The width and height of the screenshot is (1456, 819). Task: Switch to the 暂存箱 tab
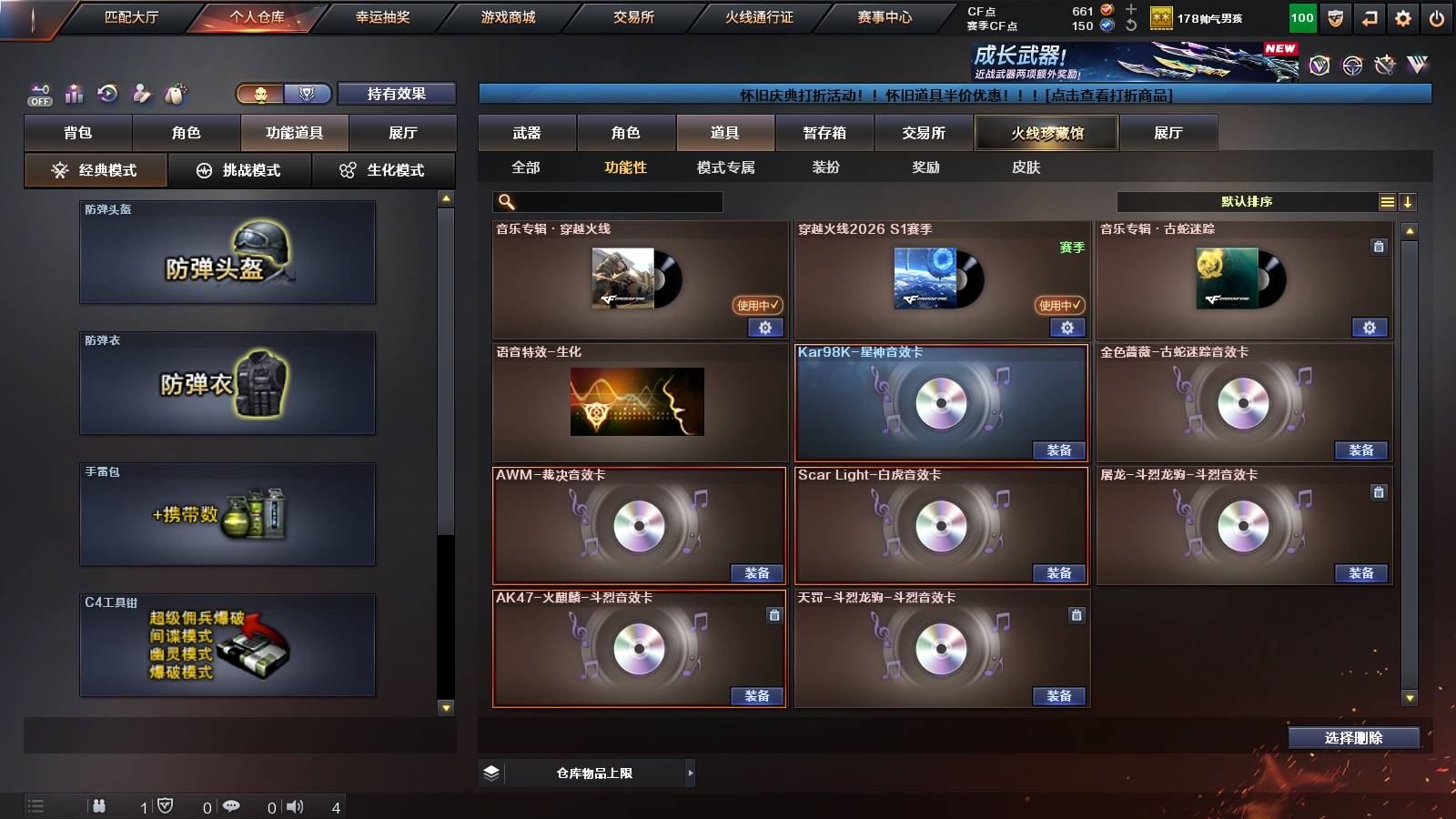[825, 133]
